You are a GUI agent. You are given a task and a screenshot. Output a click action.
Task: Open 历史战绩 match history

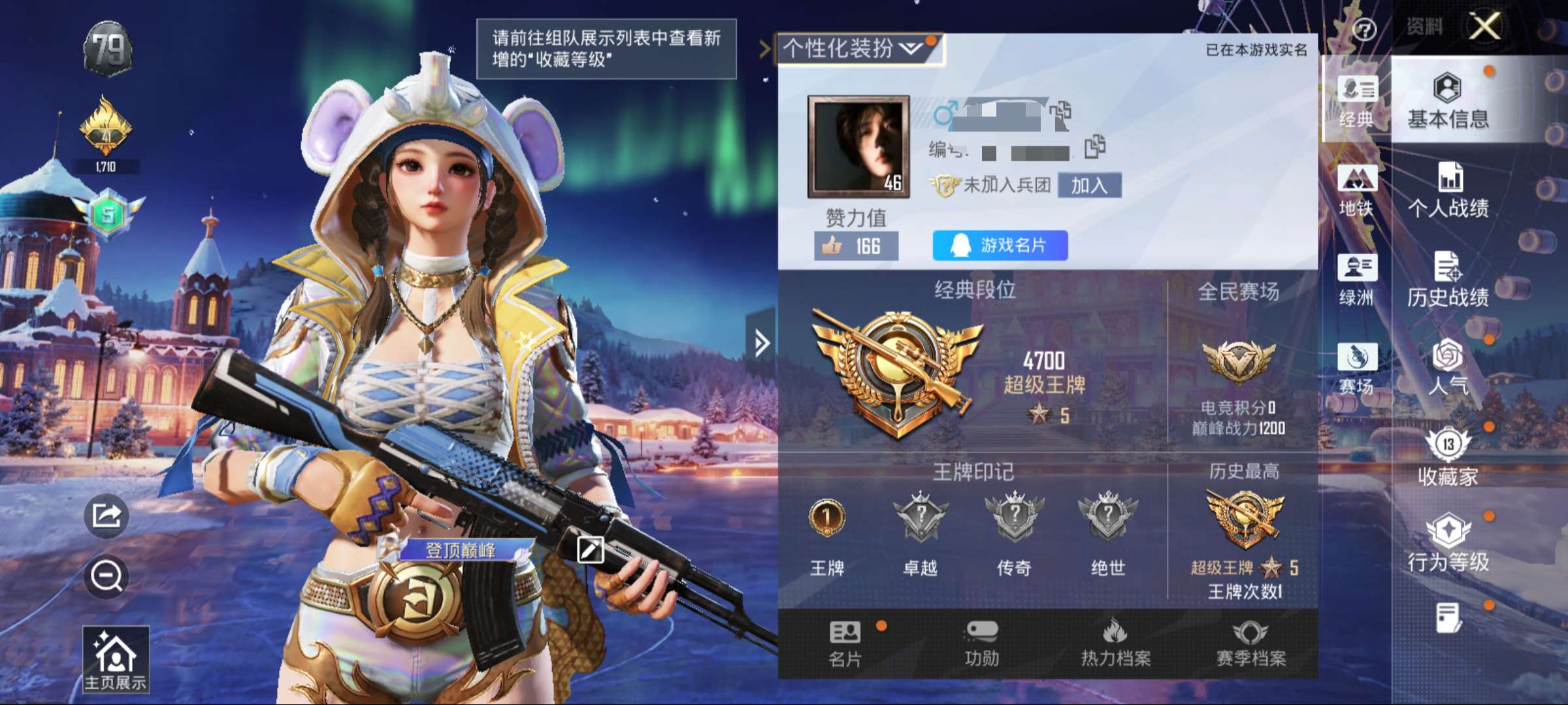[x=1448, y=279]
